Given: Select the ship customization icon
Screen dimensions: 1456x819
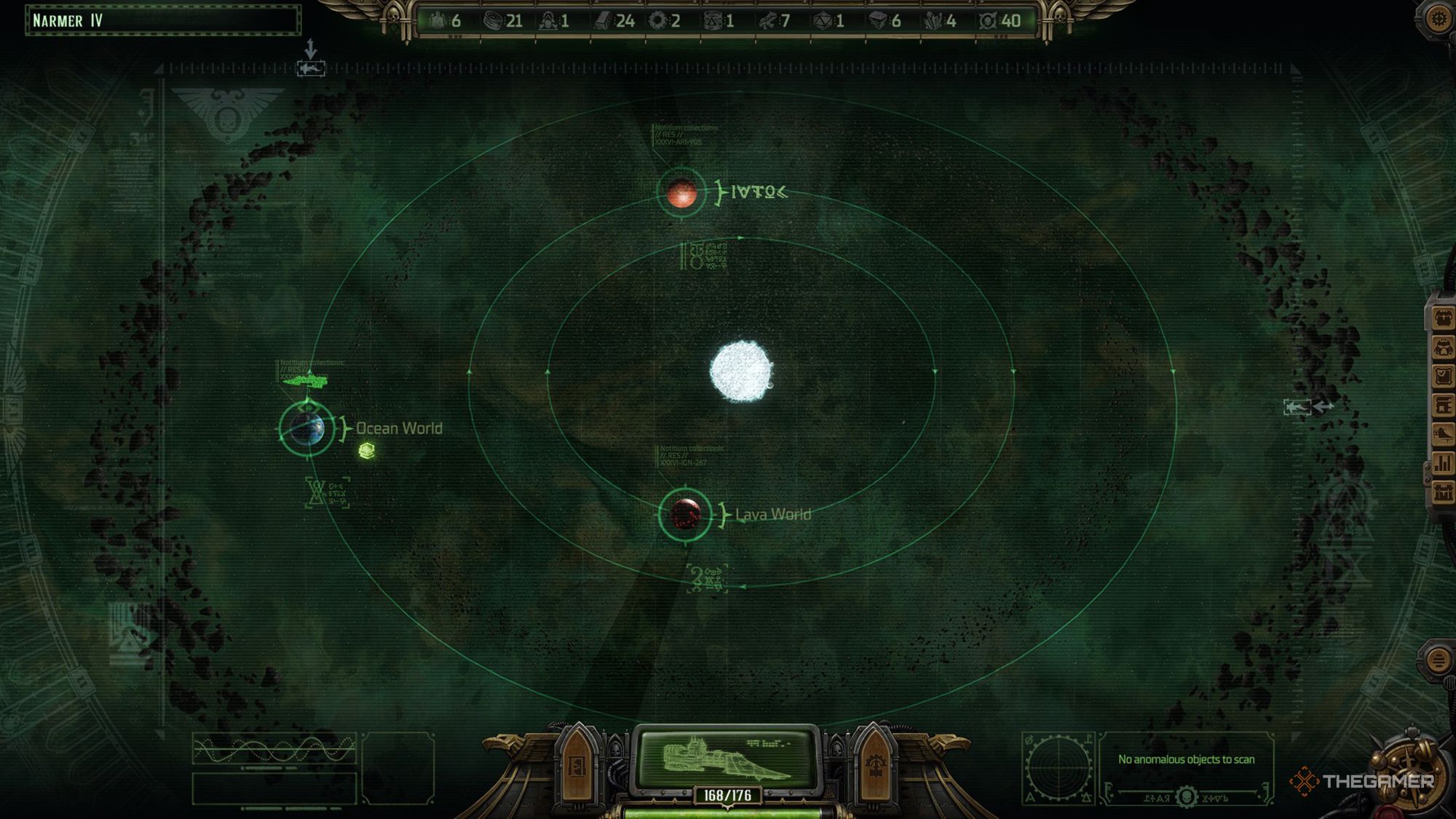Looking at the screenshot, I should pyautogui.click(x=1443, y=433).
